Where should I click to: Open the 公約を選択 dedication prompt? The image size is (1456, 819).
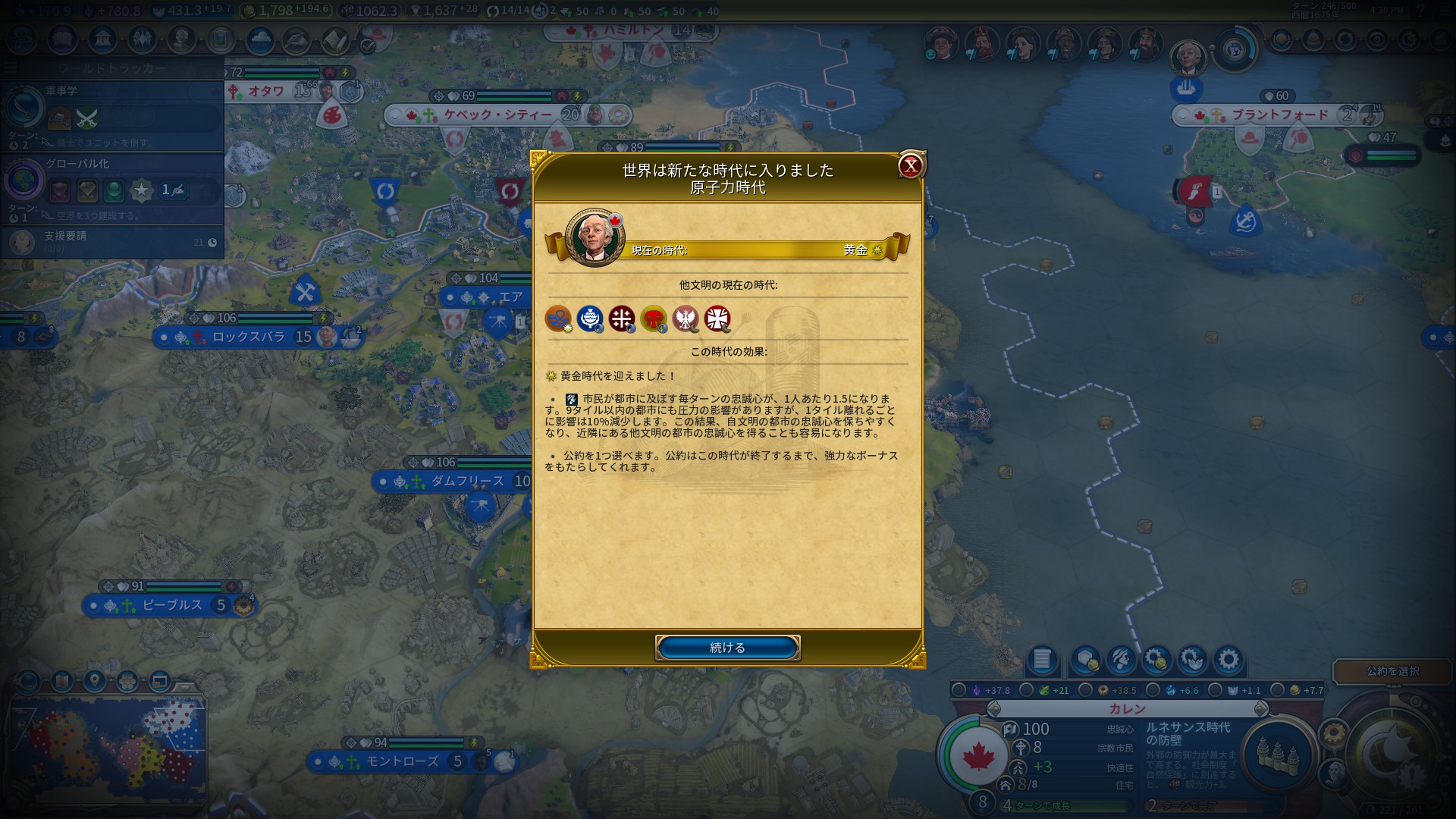coord(1392,671)
